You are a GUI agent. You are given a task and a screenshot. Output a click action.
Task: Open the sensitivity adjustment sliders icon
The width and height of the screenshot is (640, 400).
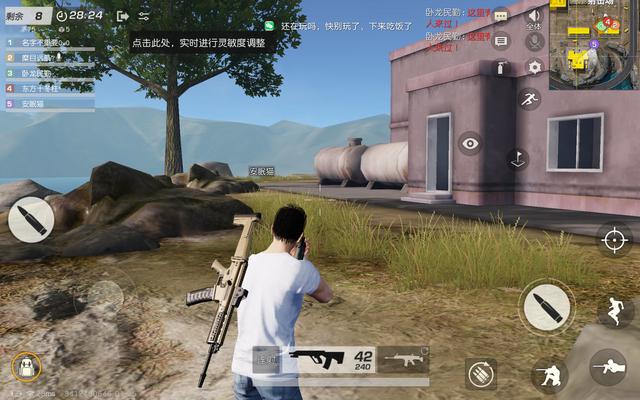click(x=144, y=16)
